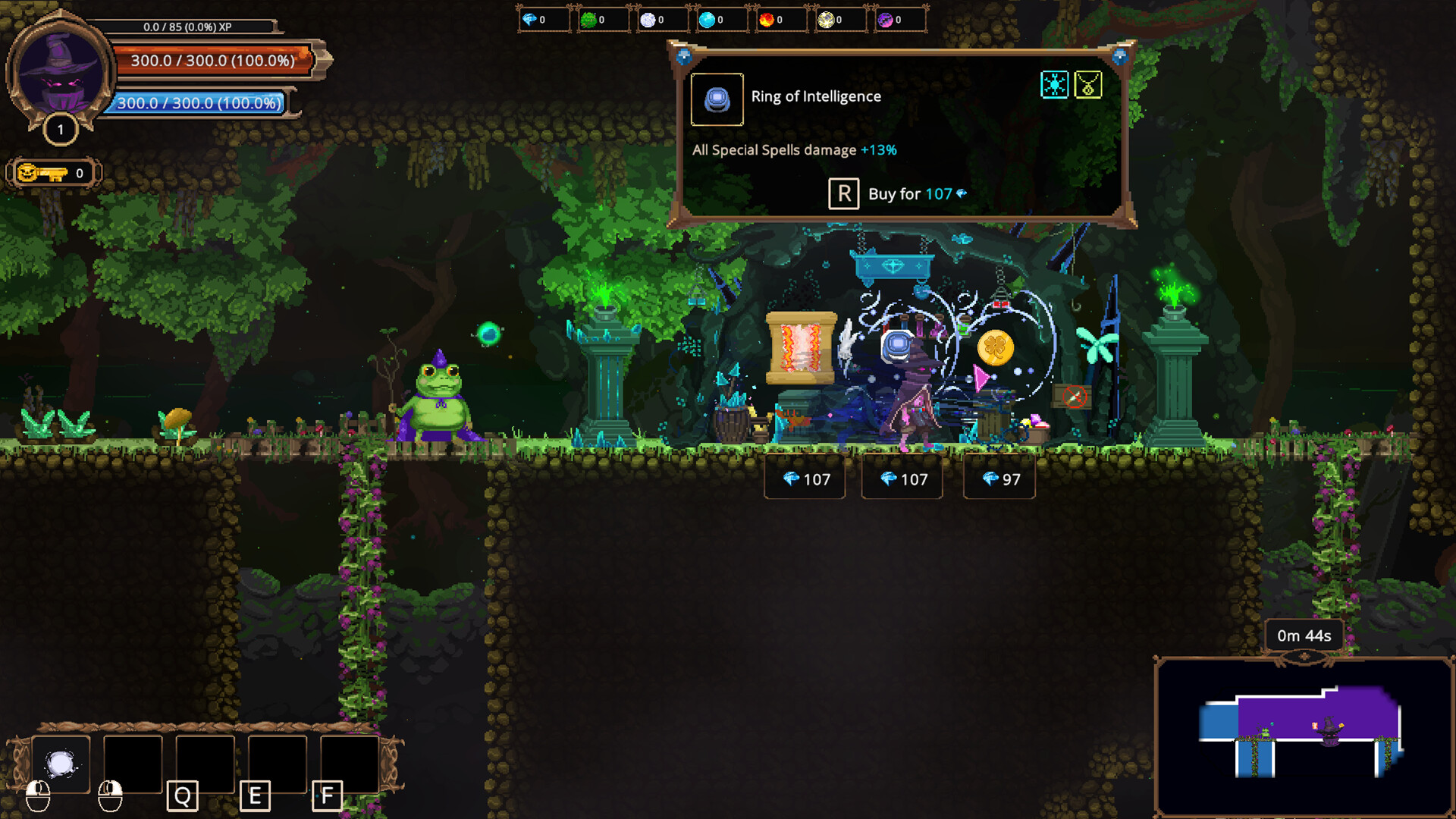Open the minimap
This screenshot has width=1456, height=819.
pyautogui.click(x=1303, y=736)
